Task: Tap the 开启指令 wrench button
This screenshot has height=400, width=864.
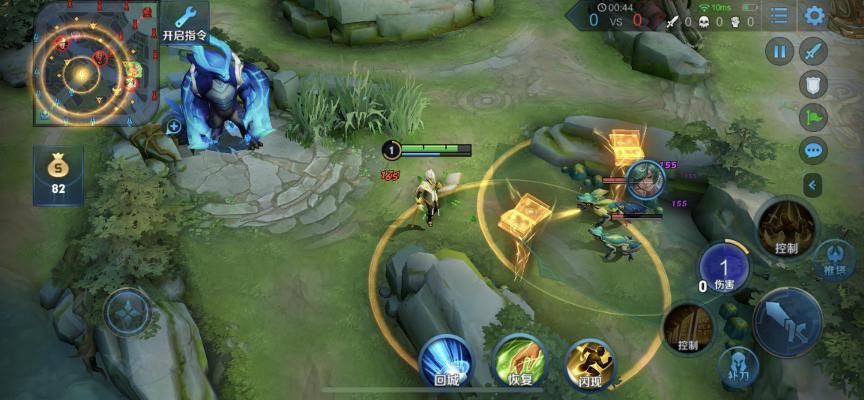Action: coord(185,21)
